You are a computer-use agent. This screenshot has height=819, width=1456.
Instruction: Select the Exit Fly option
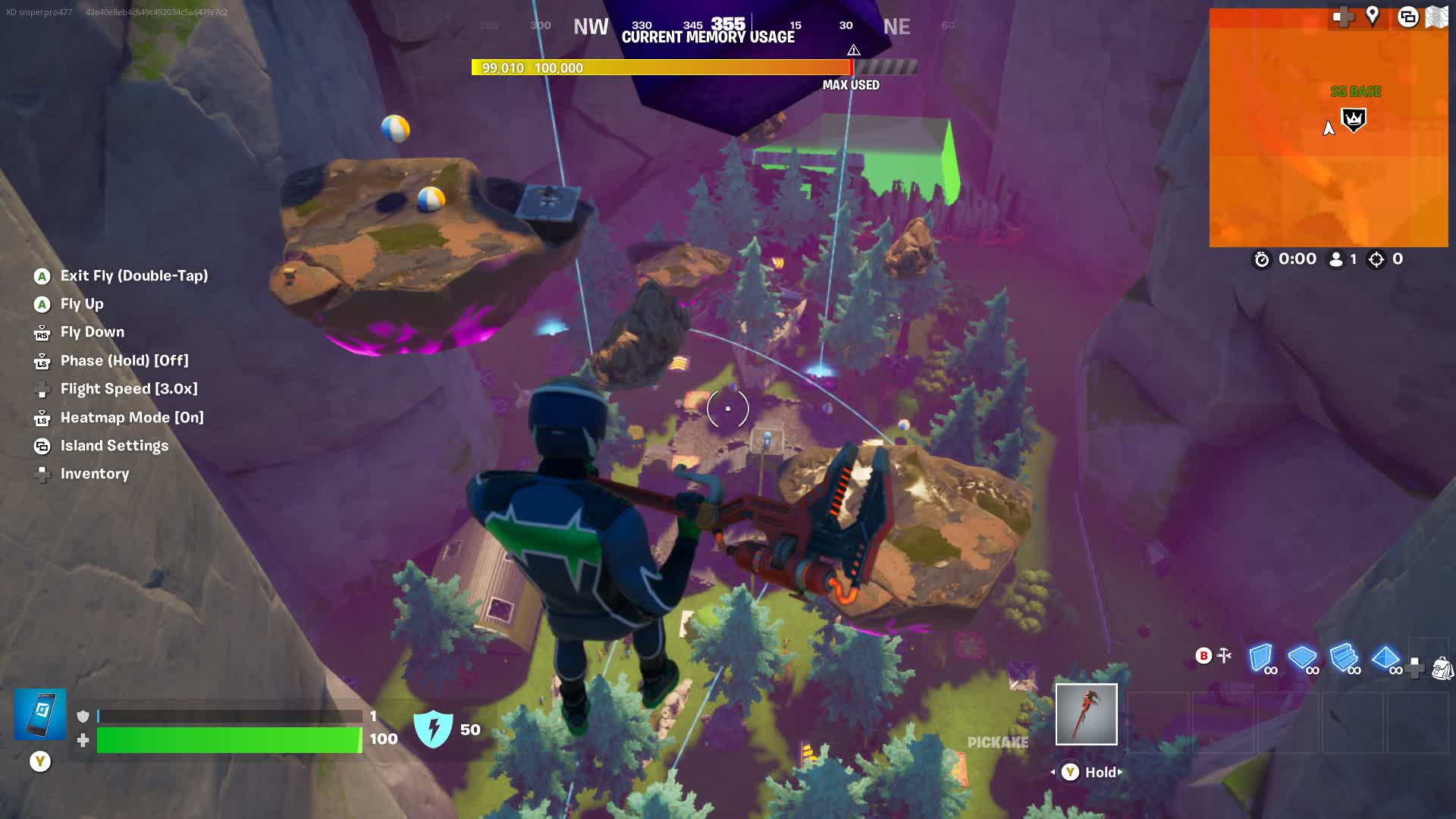click(x=133, y=276)
